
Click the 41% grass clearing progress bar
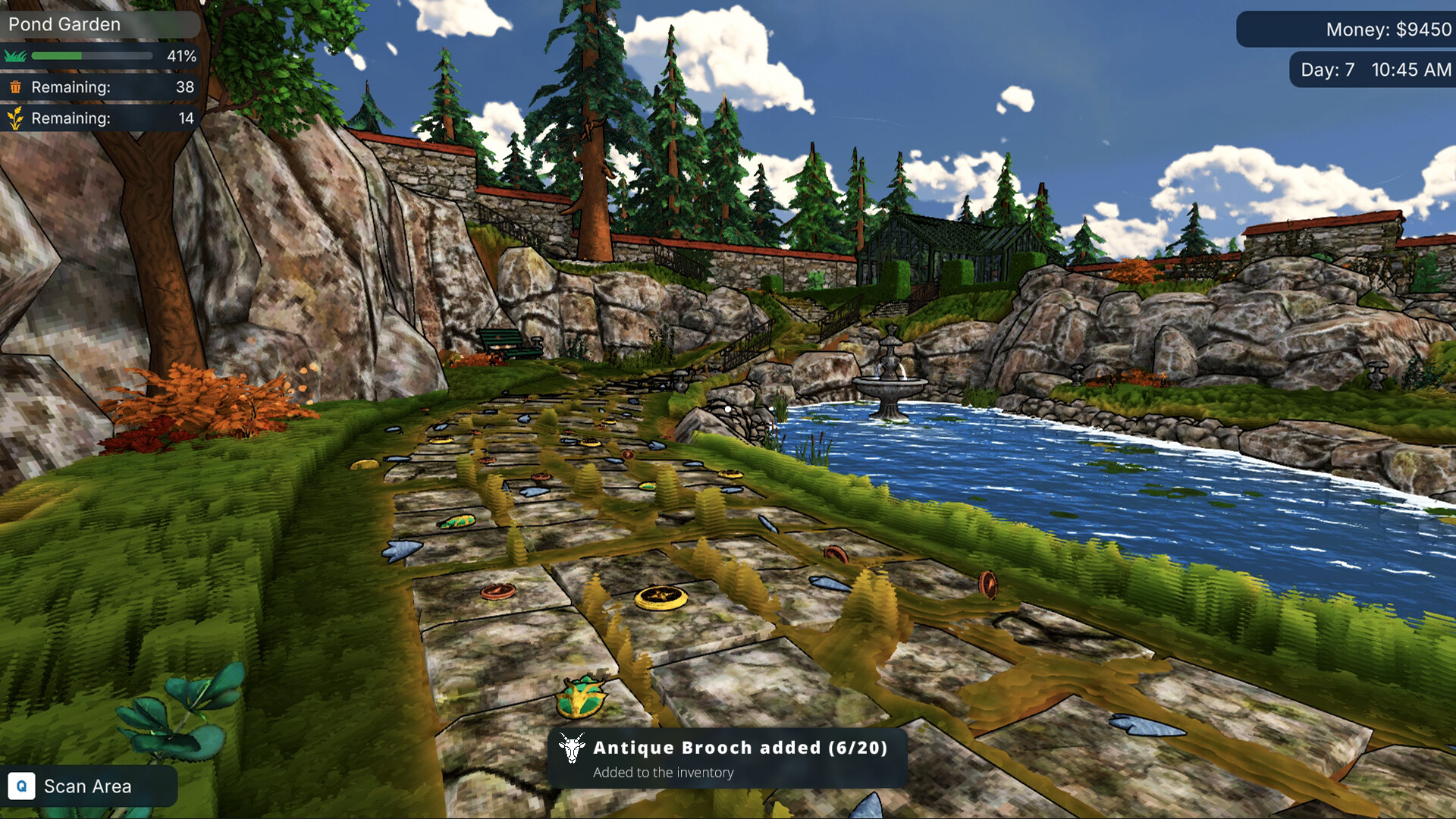pyautogui.click(x=91, y=55)
